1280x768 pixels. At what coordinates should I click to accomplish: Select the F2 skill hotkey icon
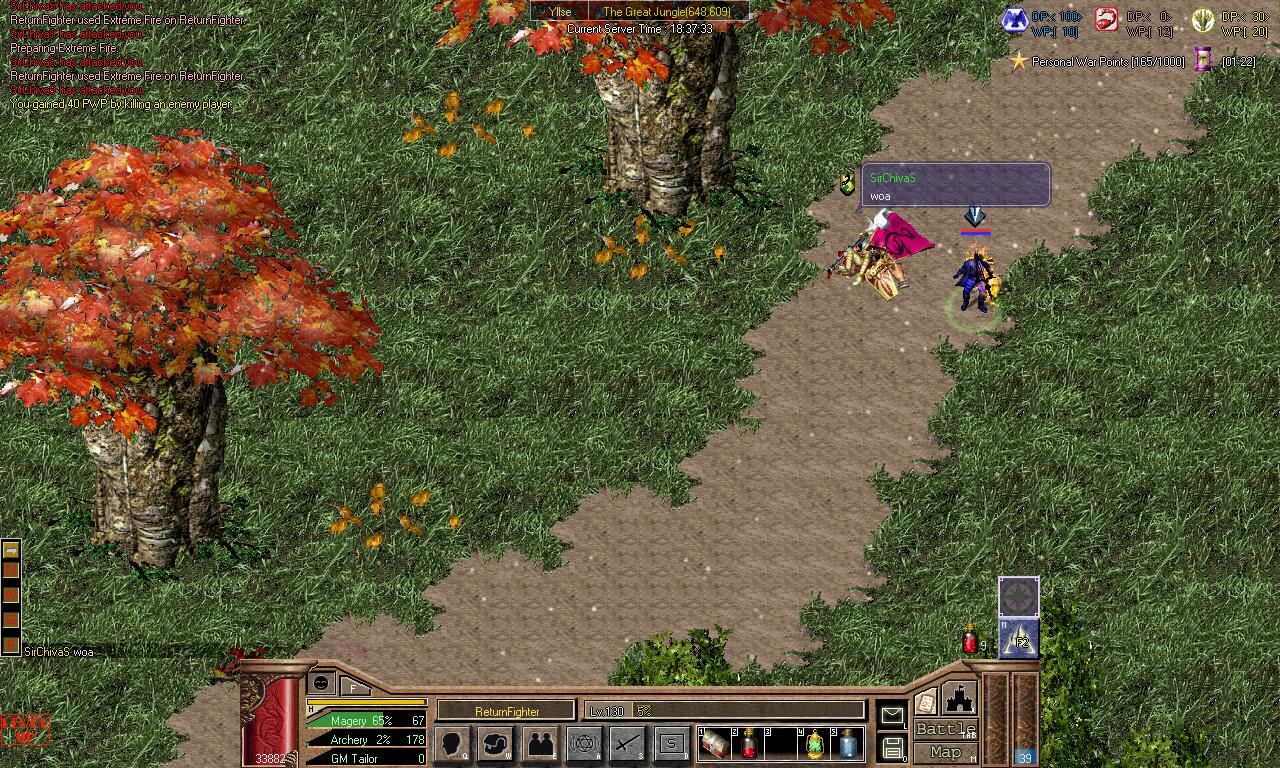(x=1019, y=640)
